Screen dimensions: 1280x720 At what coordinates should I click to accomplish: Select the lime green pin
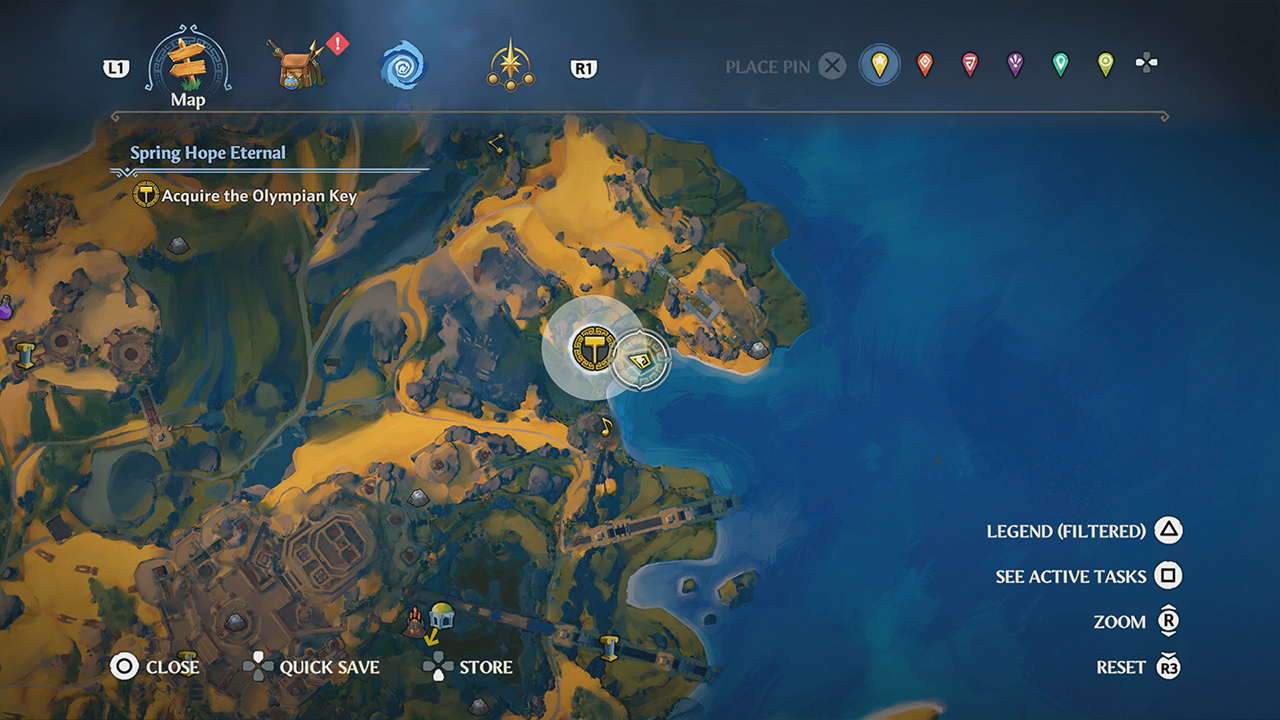1105,66
